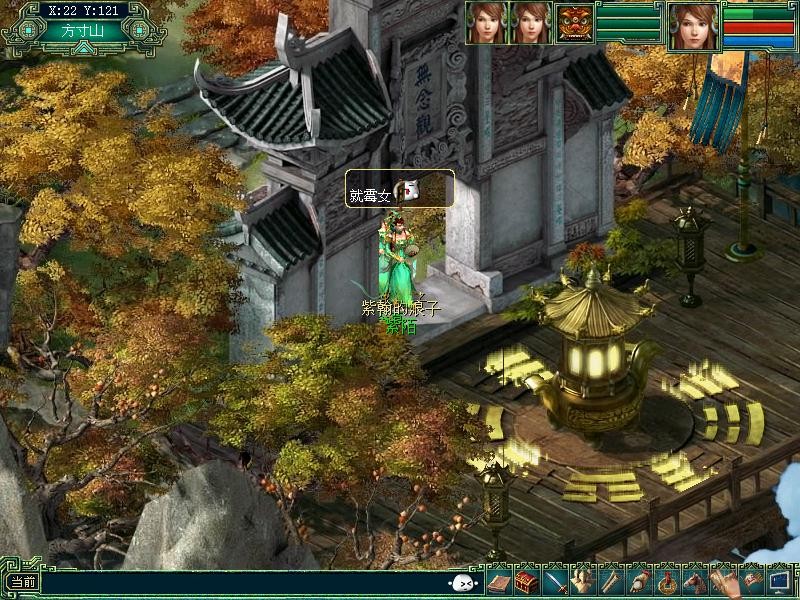
Task: Click the 就霉女 speech bubble
Action: coord(399,189)
